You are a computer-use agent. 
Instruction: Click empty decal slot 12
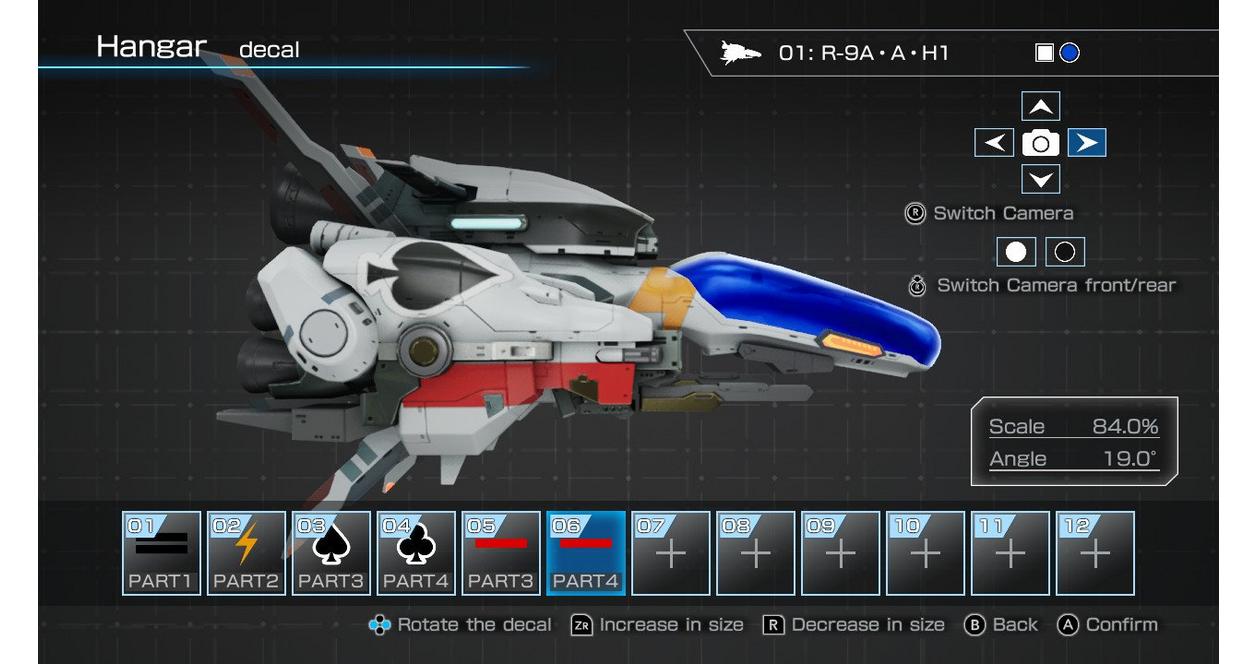tap(1096, 553)
